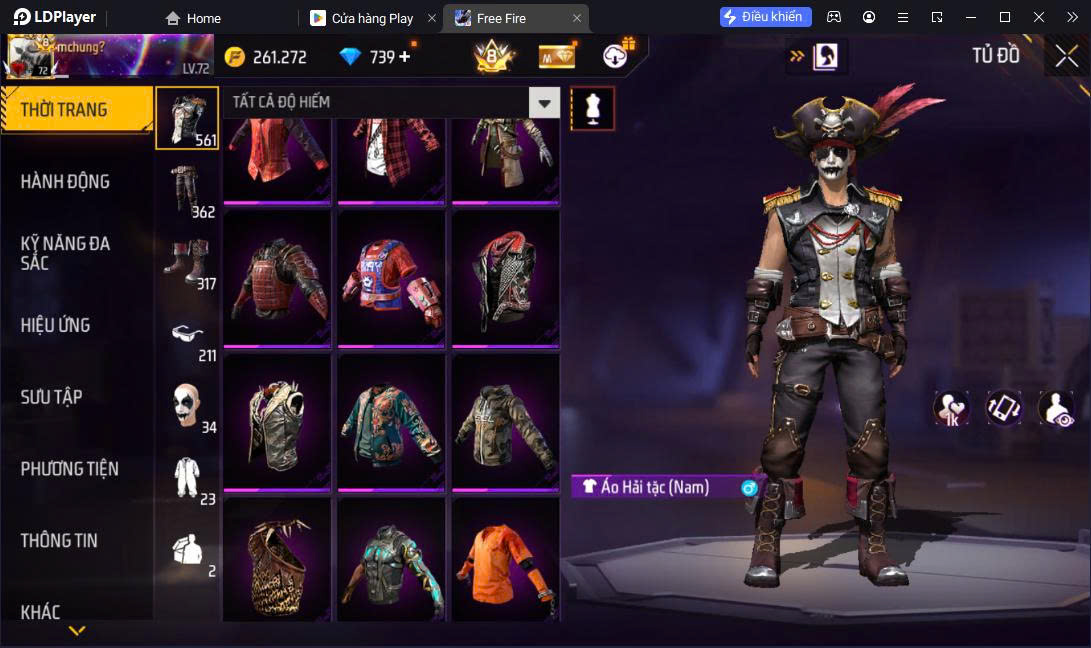This screenshot has height=648, width=1091.
Task: Select the Hiệu Ứng category
Action: (x=56, y=325)
